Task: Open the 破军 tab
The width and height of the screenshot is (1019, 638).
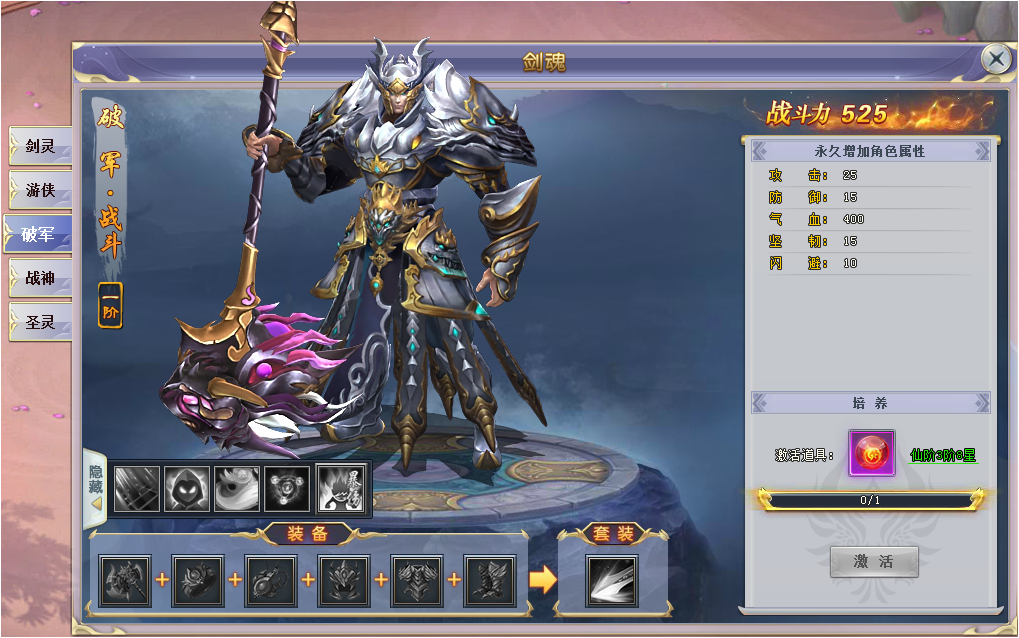Action: (x=38, y=234)
